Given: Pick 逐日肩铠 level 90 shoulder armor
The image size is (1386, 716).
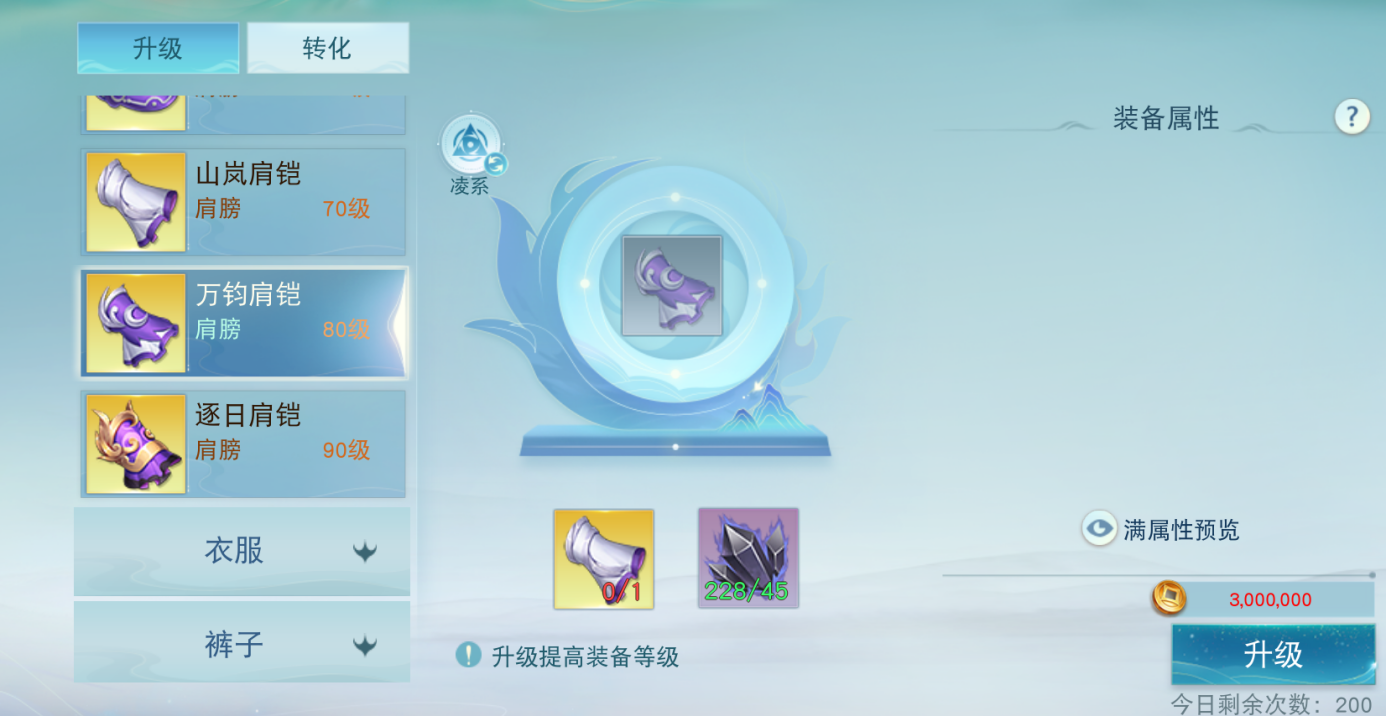Looking at the screenshot, I should coord(243,442).
